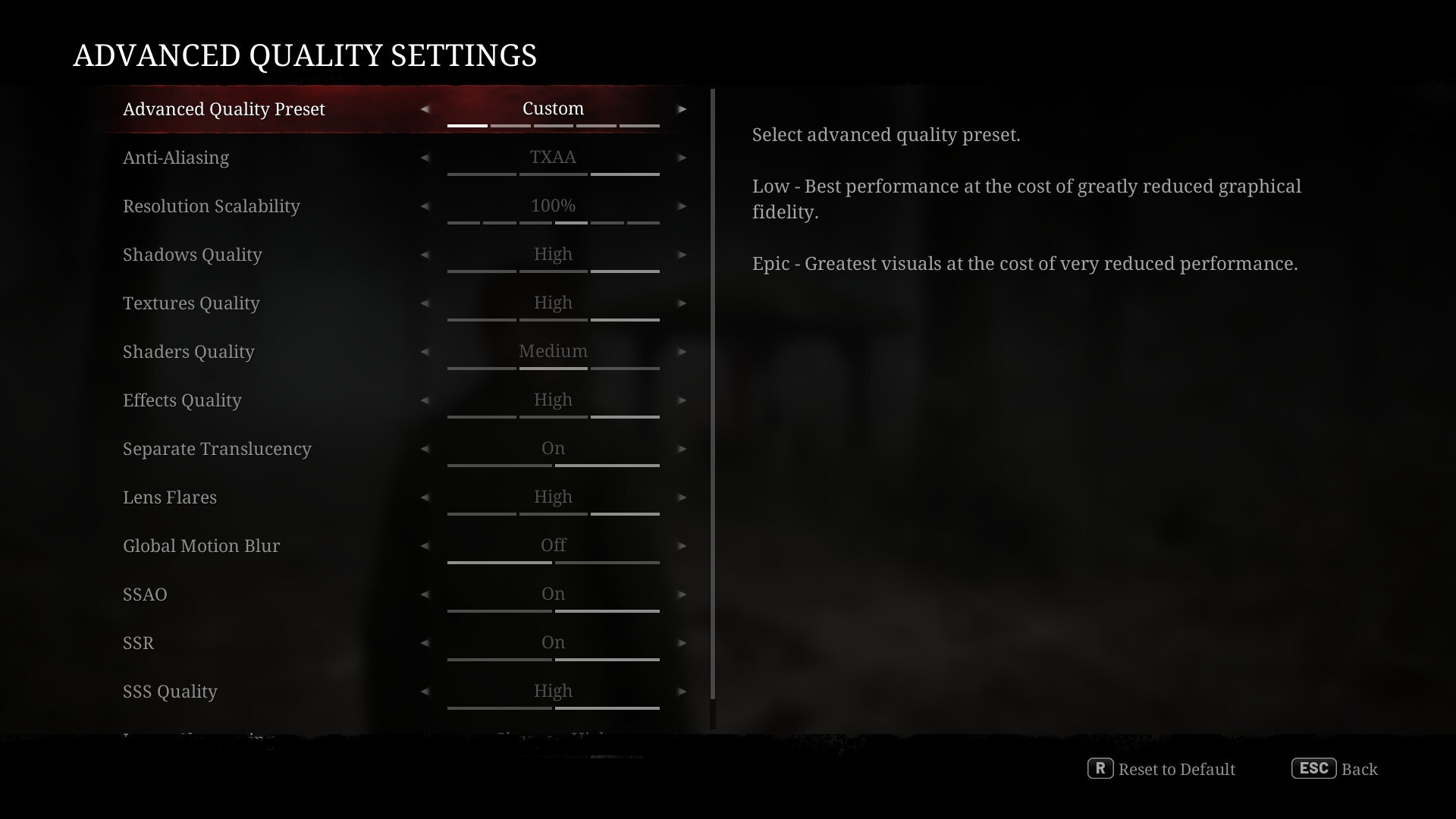Raise Shaders Quality with right arrow

[682, 352]
